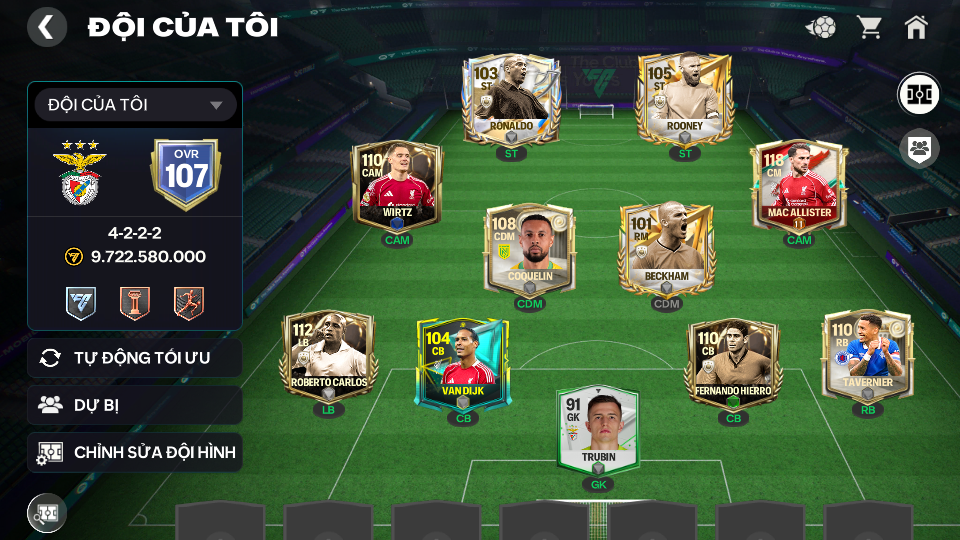Image resolution: width=960 pixels, height=540 pixels.
Task: Select the Ronaldo striker card
Action: [511, 100]
